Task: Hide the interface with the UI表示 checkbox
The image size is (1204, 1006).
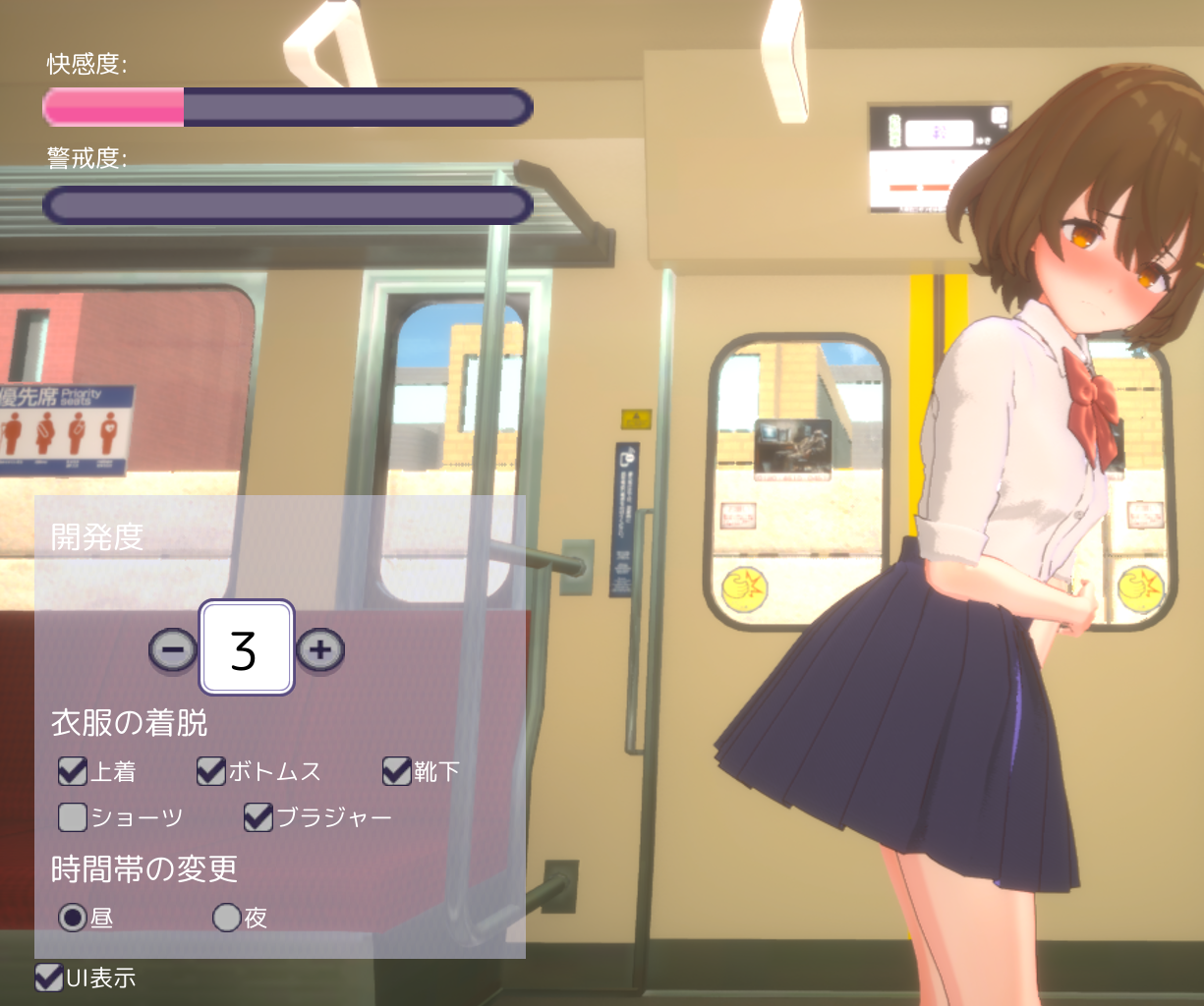Action: click(x=48, y=978)
